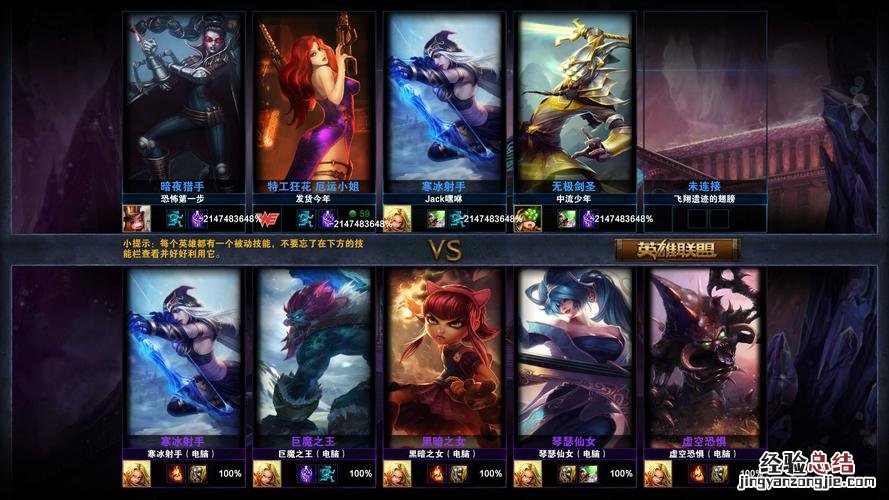This screenshot has height=500, width=889.
Task: Click the 琴瑟仙女 Sona bot card
Action: point(574,350)
